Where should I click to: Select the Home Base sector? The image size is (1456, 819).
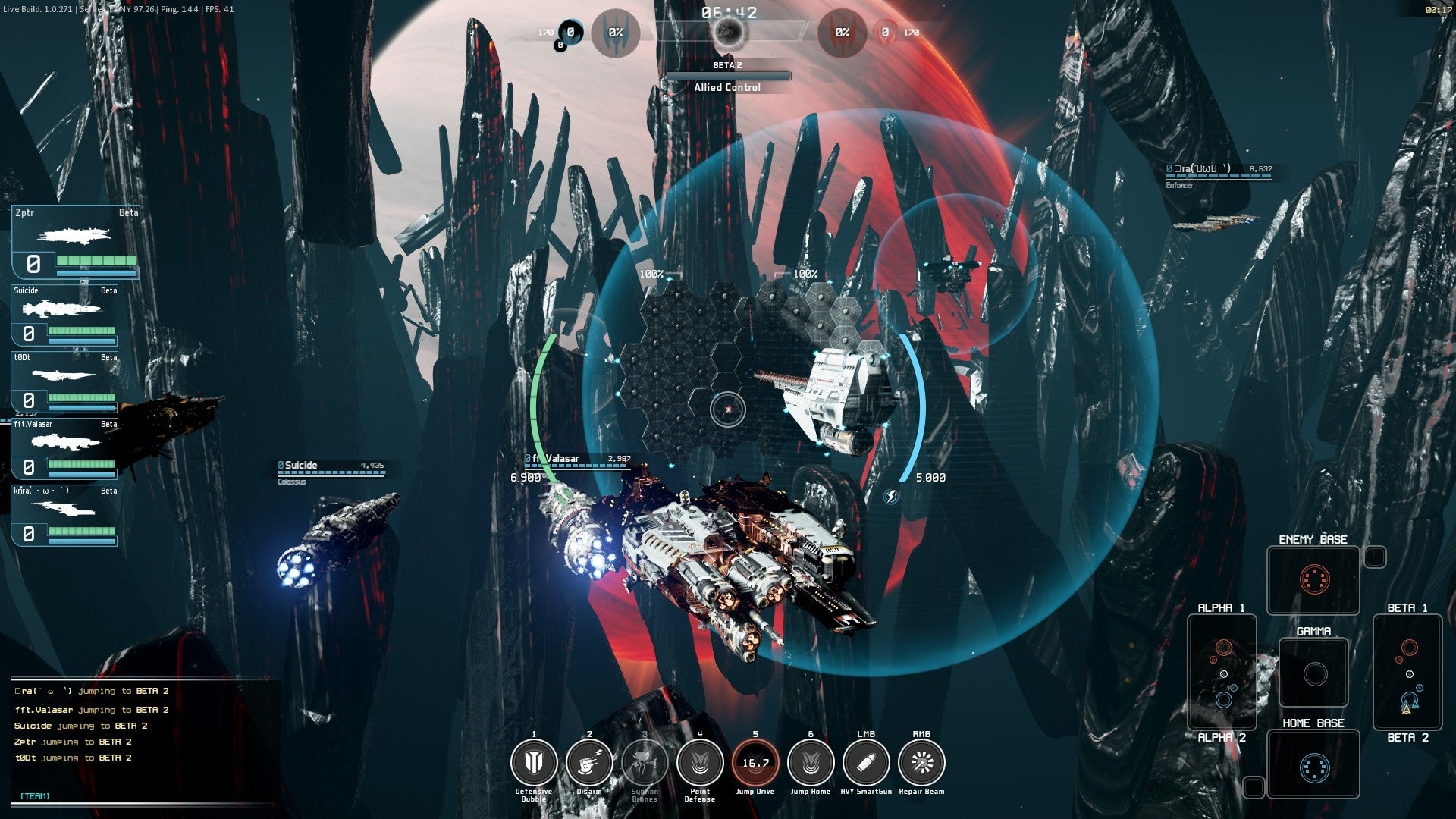tap(1313, 767)
